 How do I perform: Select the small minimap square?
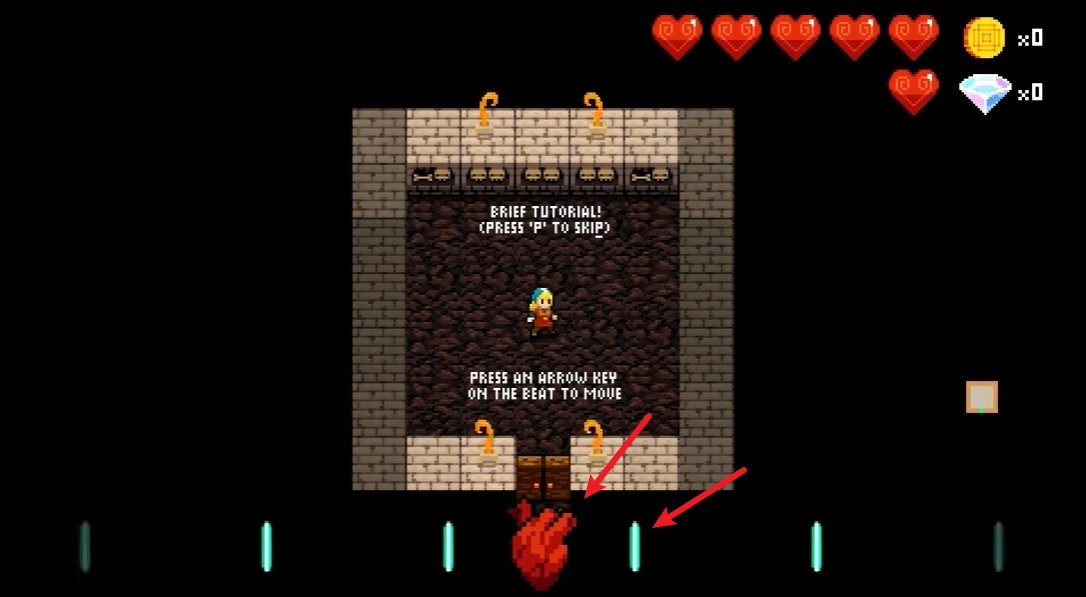click(981, 397)
